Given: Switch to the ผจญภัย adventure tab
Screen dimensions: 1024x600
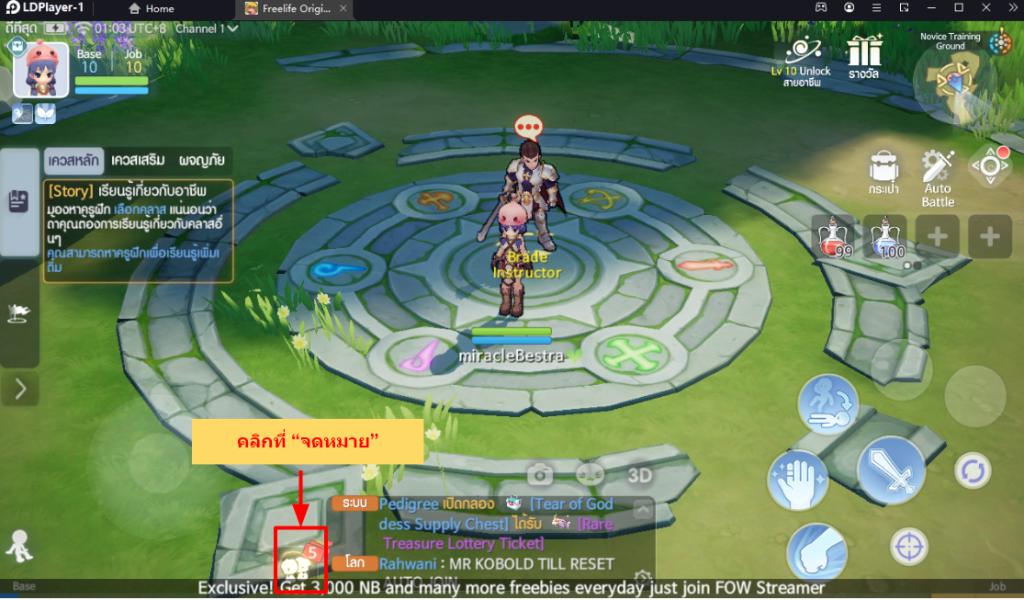Looking at the screenshot, I should point(201,160).
